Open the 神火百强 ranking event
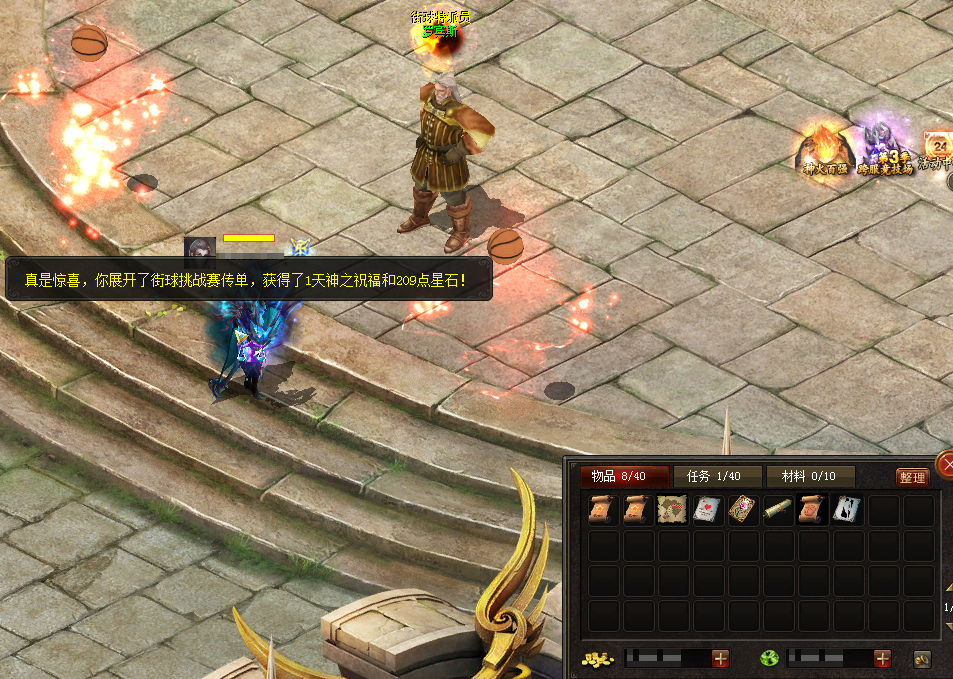Screen dimensions: 953x679 824,150
